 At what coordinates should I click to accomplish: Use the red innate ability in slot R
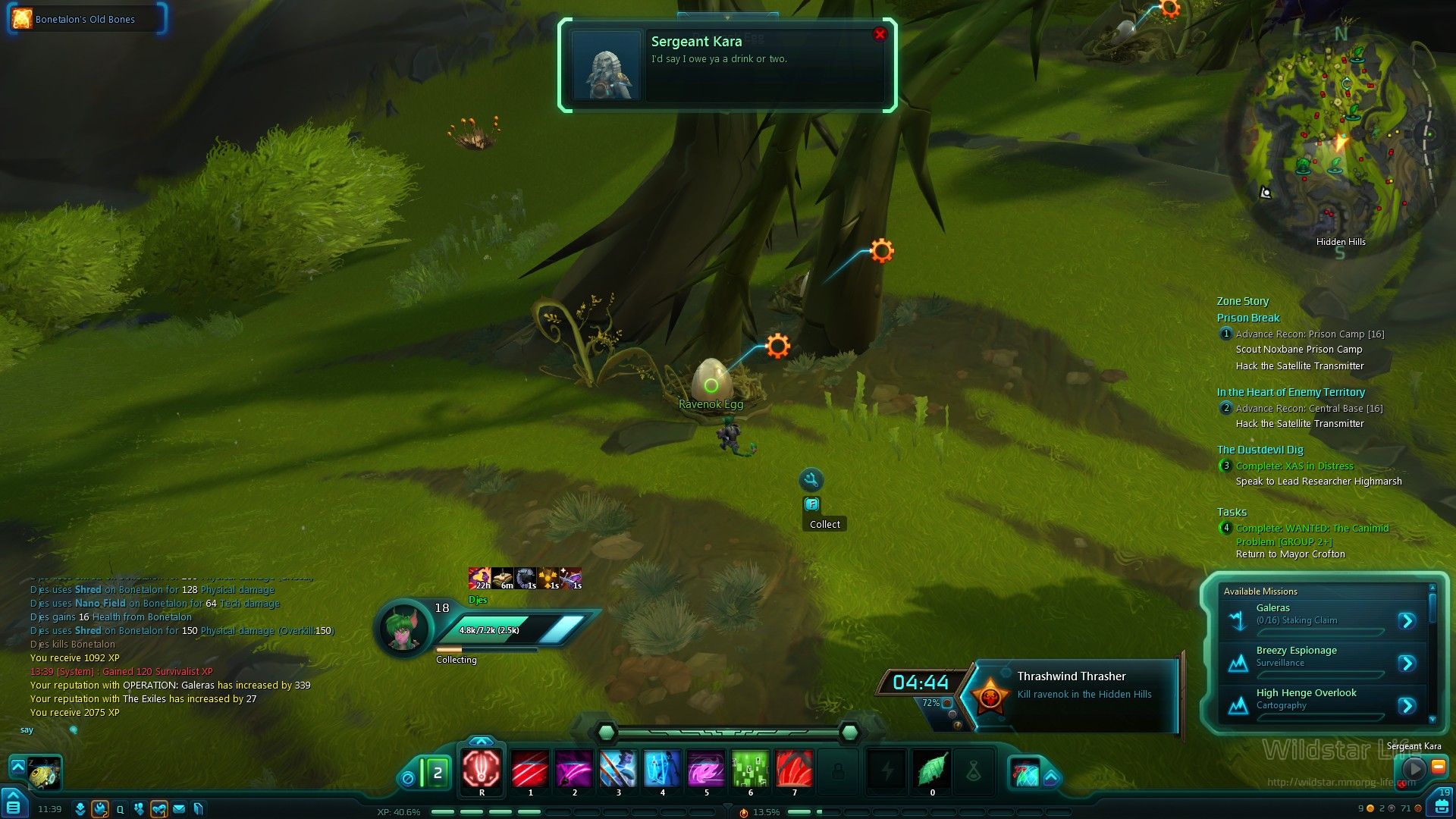(482, 769)
